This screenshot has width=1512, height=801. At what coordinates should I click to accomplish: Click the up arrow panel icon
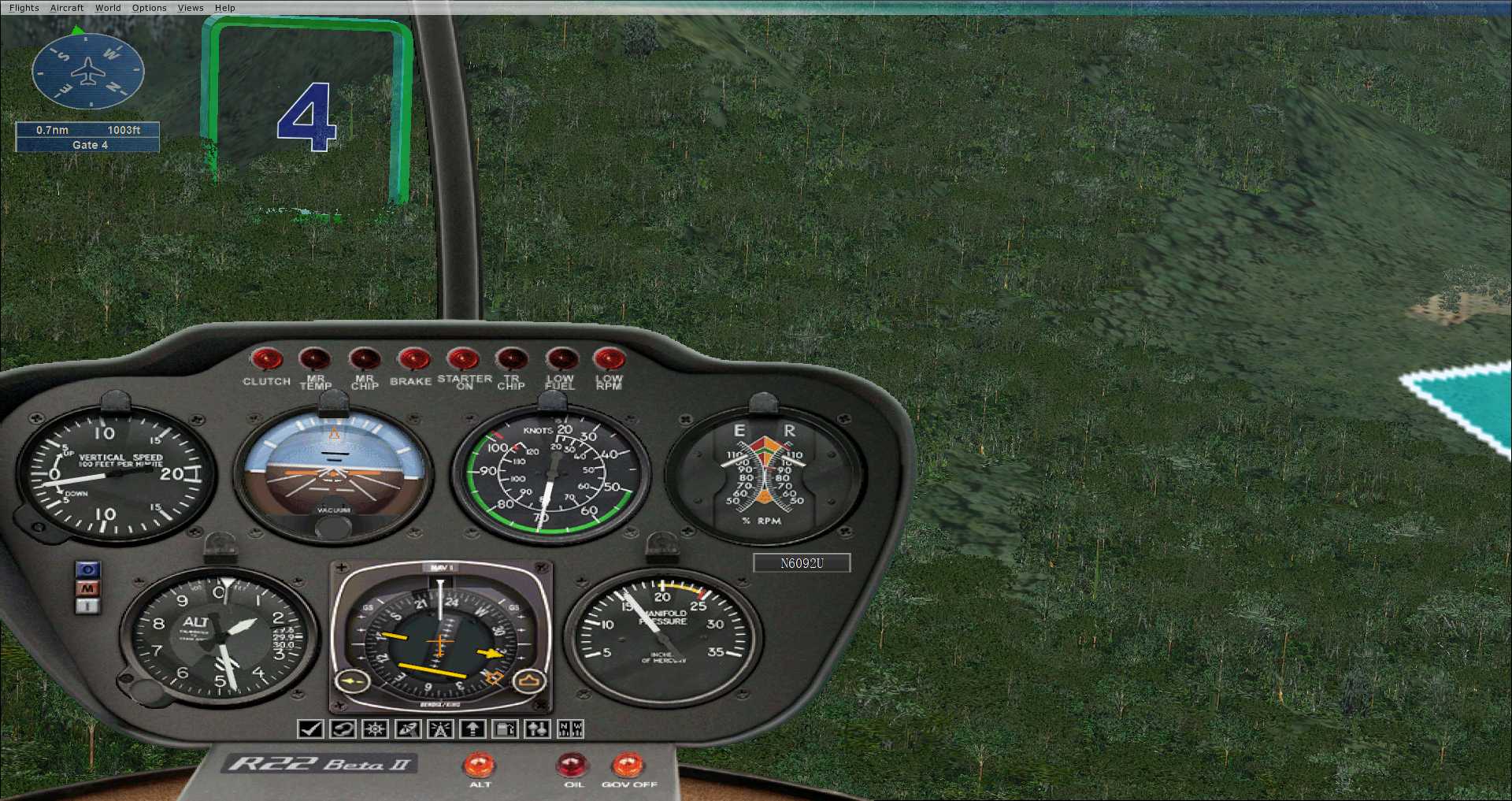pyautogui.click(x=472, y=729)
